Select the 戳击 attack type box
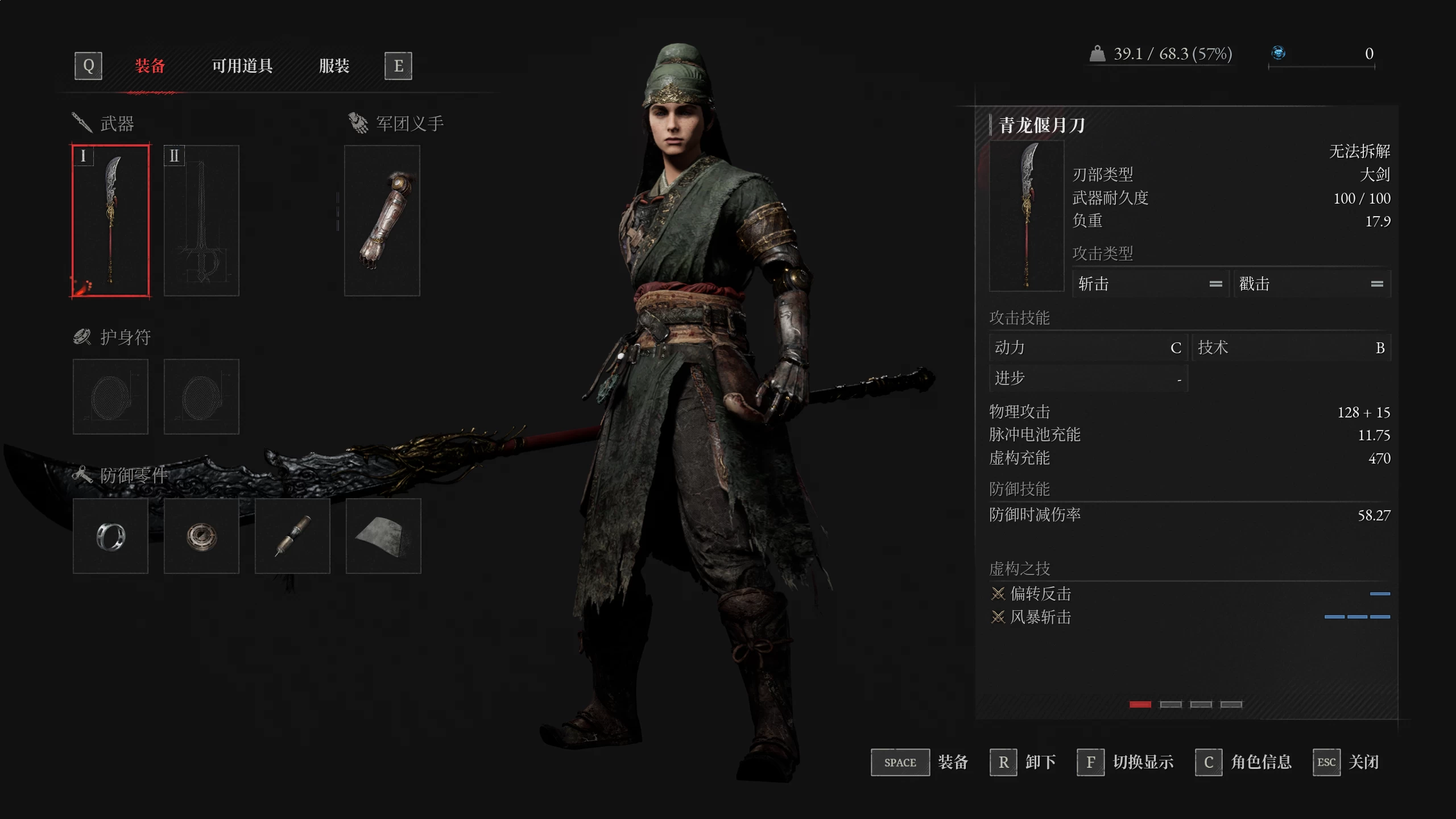1456x819 pixels. [x=1312, y=284]
